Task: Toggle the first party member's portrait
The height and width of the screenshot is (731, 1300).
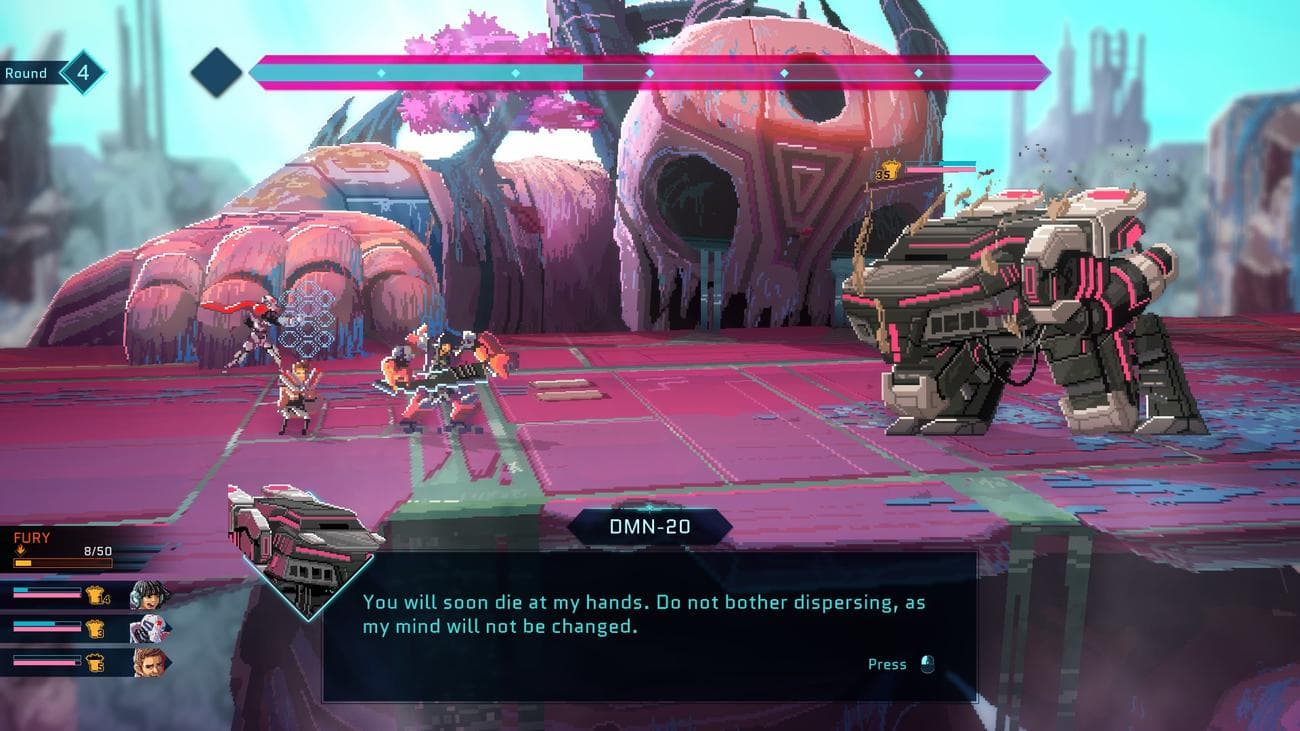Action: [148, 594]
